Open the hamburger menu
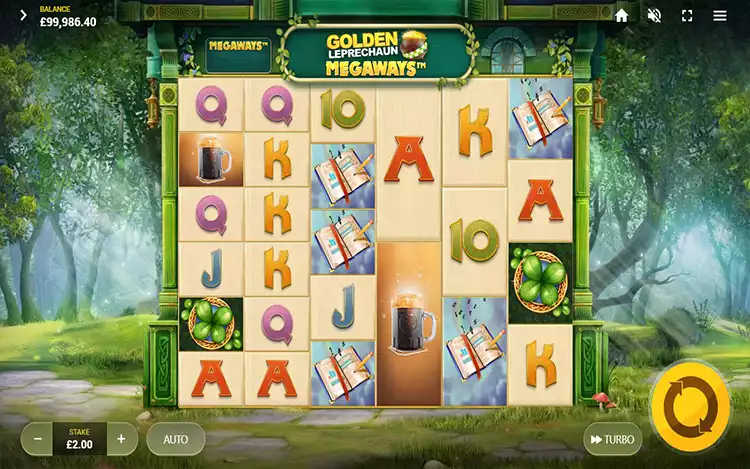 720,16
